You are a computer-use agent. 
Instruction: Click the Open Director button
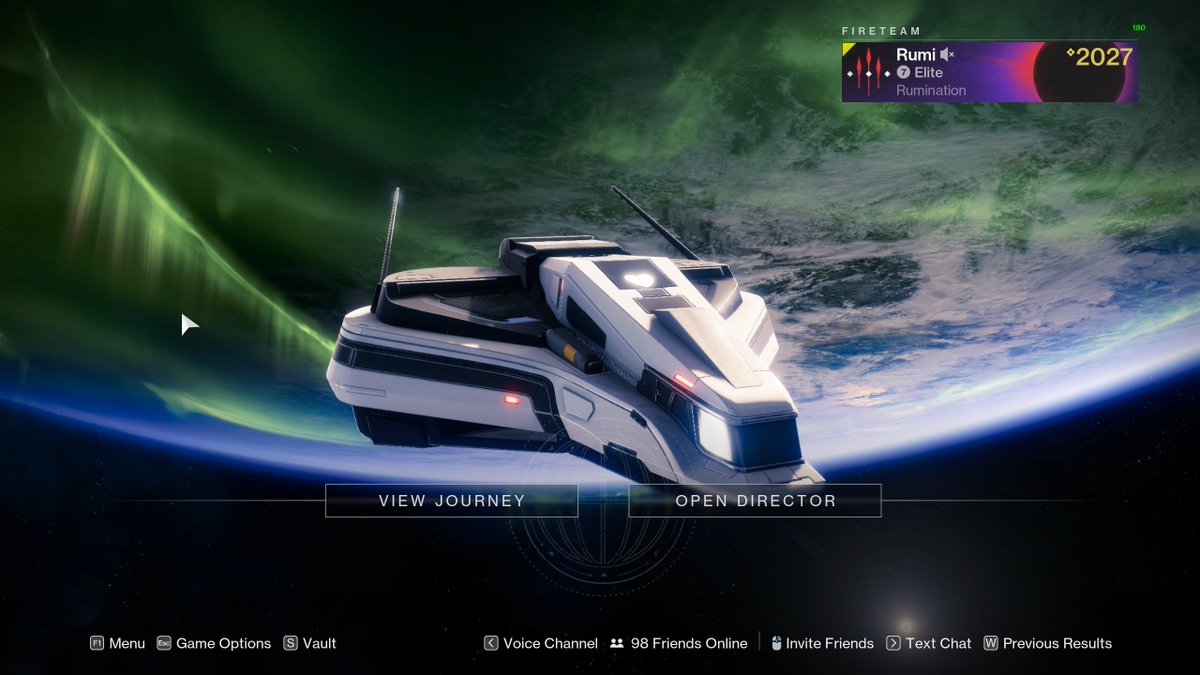click(x=755, y=501)
